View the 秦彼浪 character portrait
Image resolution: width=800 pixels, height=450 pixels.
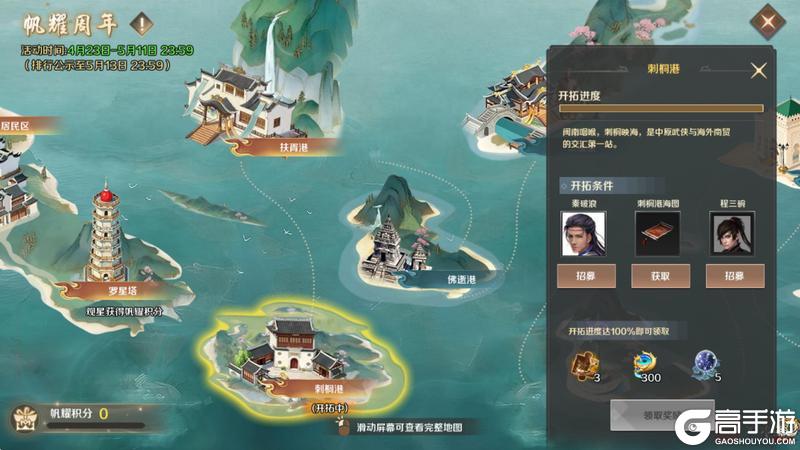(x=587, y=235)
